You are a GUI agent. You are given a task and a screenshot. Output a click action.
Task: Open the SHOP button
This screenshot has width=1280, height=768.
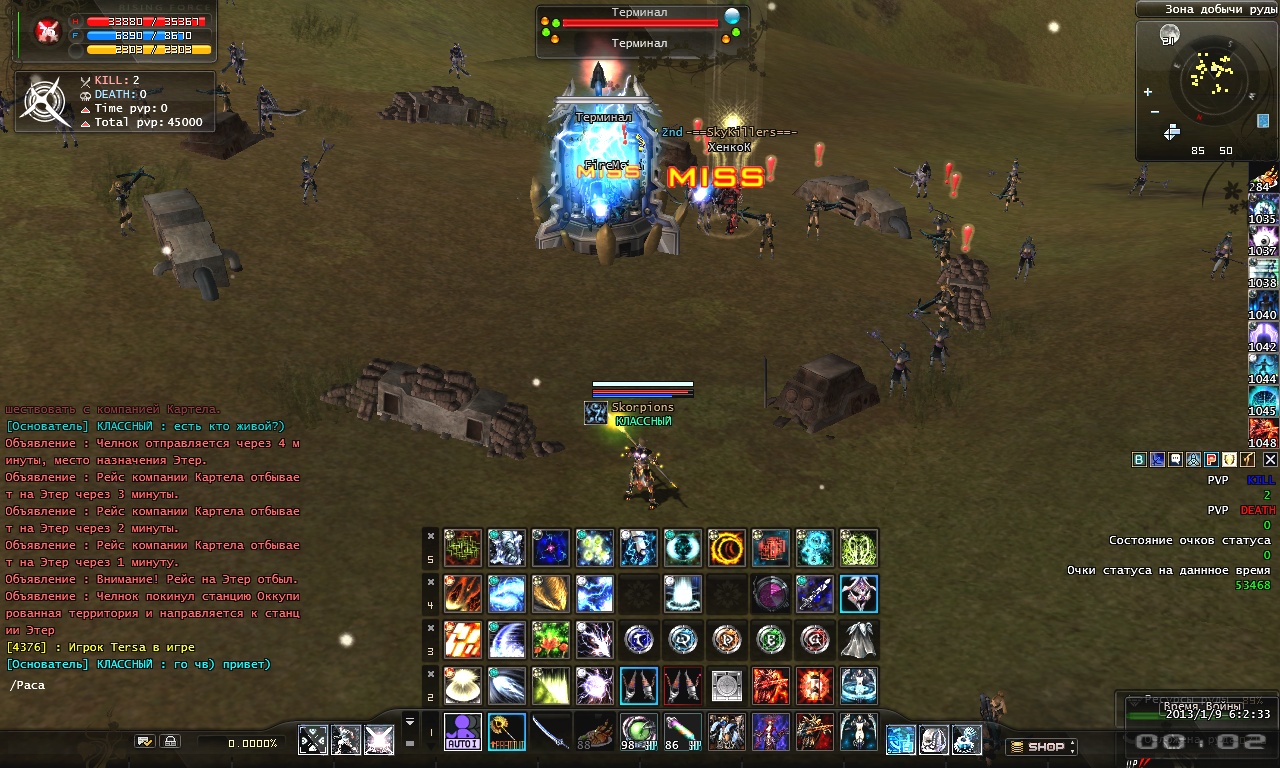pos(1041,746)
